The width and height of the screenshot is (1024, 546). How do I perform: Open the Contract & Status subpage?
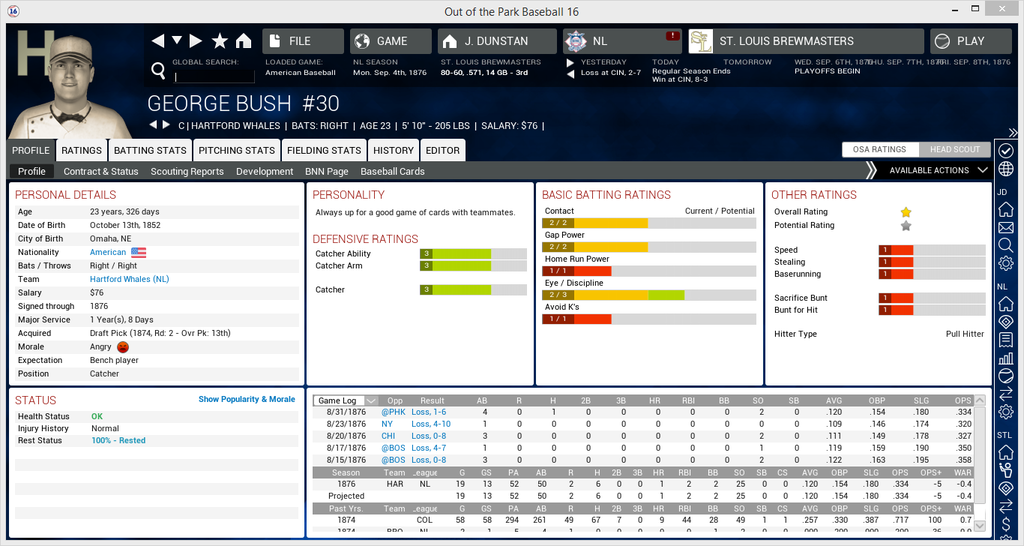(101, 171)
